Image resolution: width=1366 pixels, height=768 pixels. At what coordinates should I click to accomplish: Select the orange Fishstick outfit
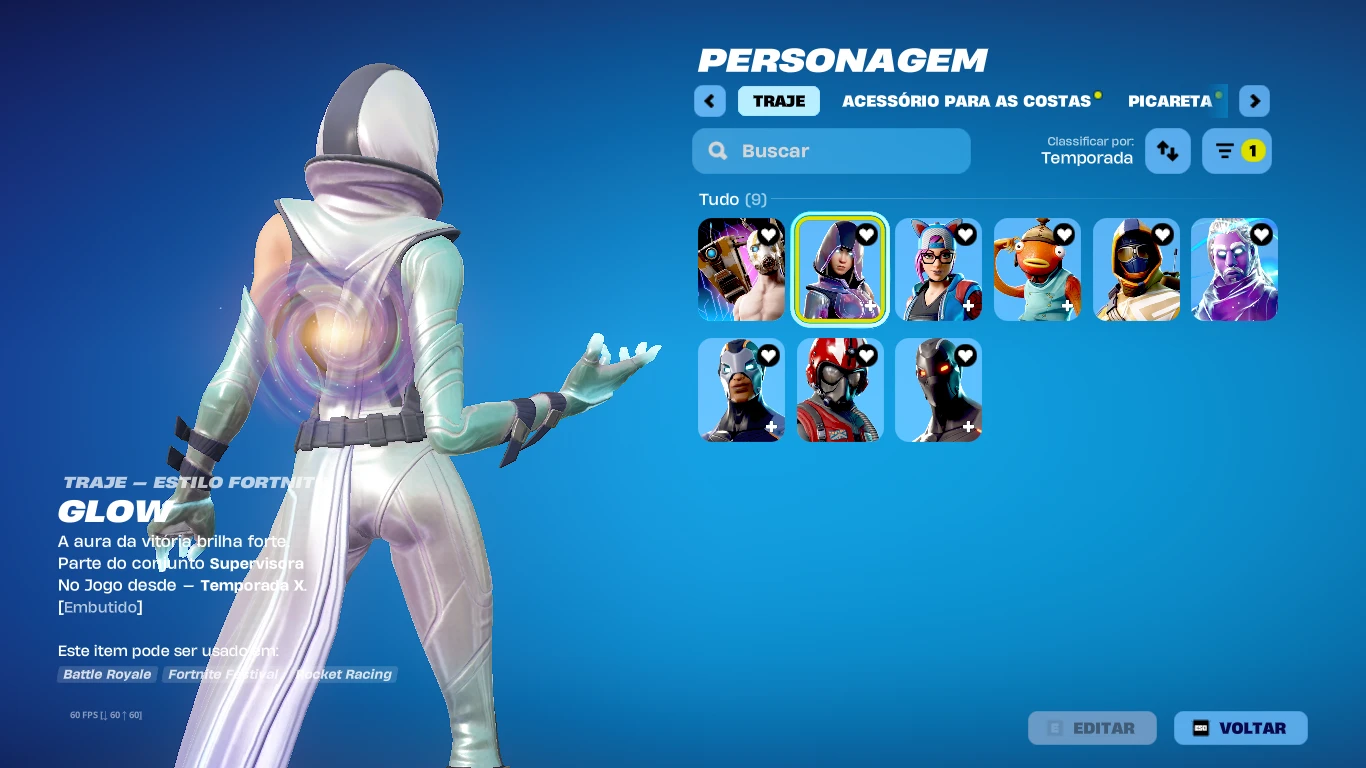(x=1037, y=270)
